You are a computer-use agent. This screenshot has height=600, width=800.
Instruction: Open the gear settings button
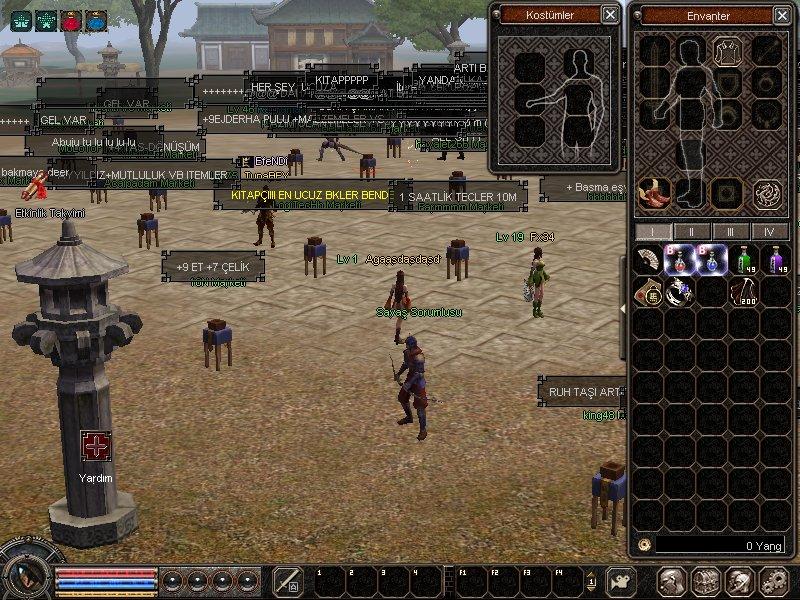point(774,581)
